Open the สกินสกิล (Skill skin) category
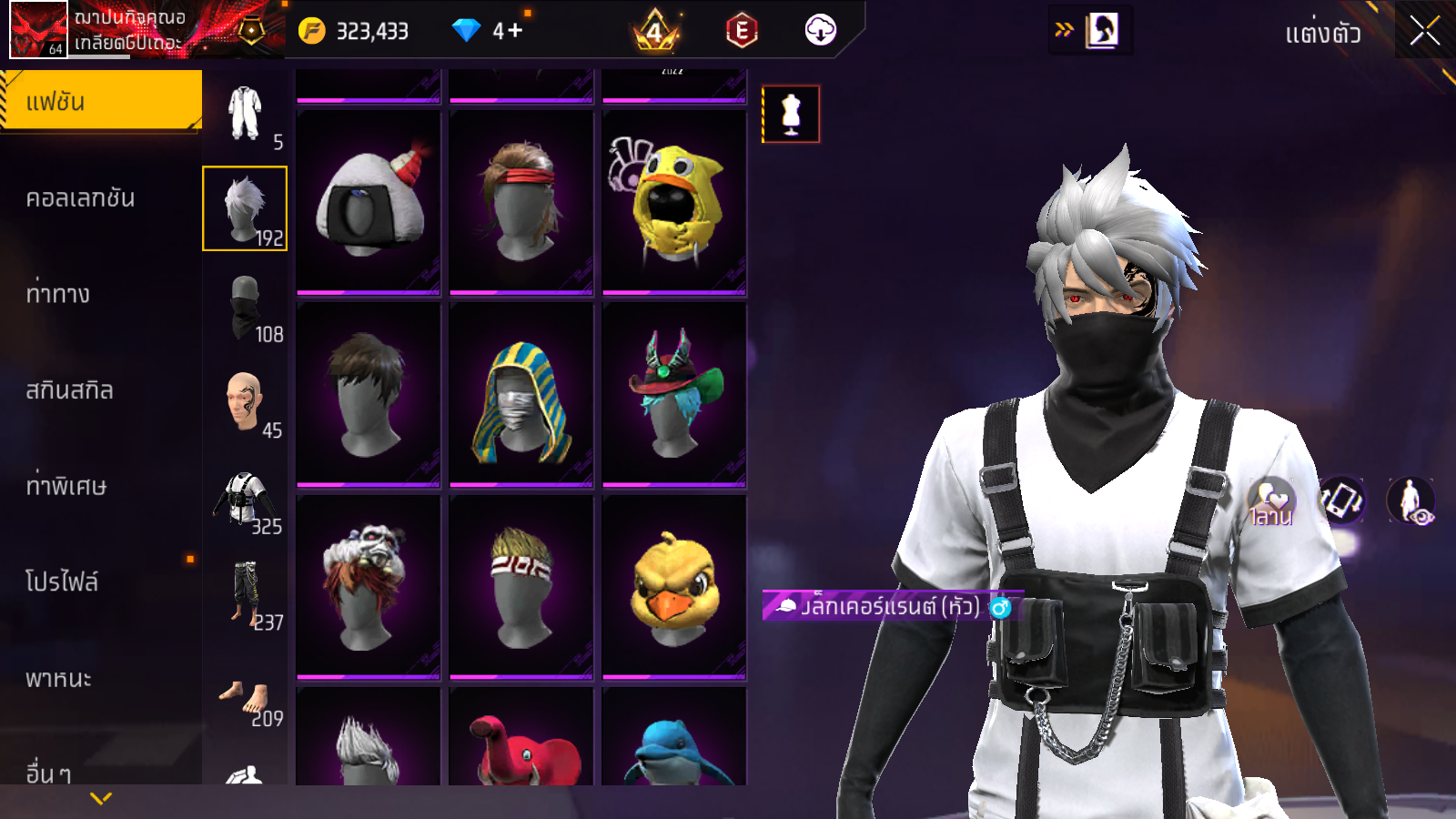The width and height of the screenshot is (1456, 819). pos(70,390)
